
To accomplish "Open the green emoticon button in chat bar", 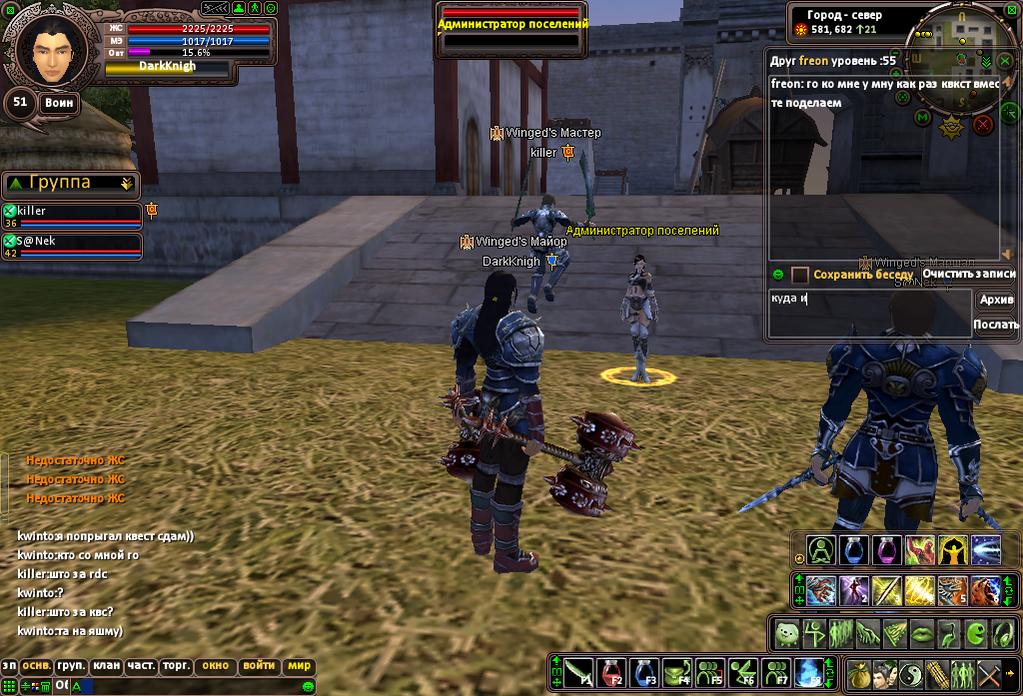I will coord(307,686).
